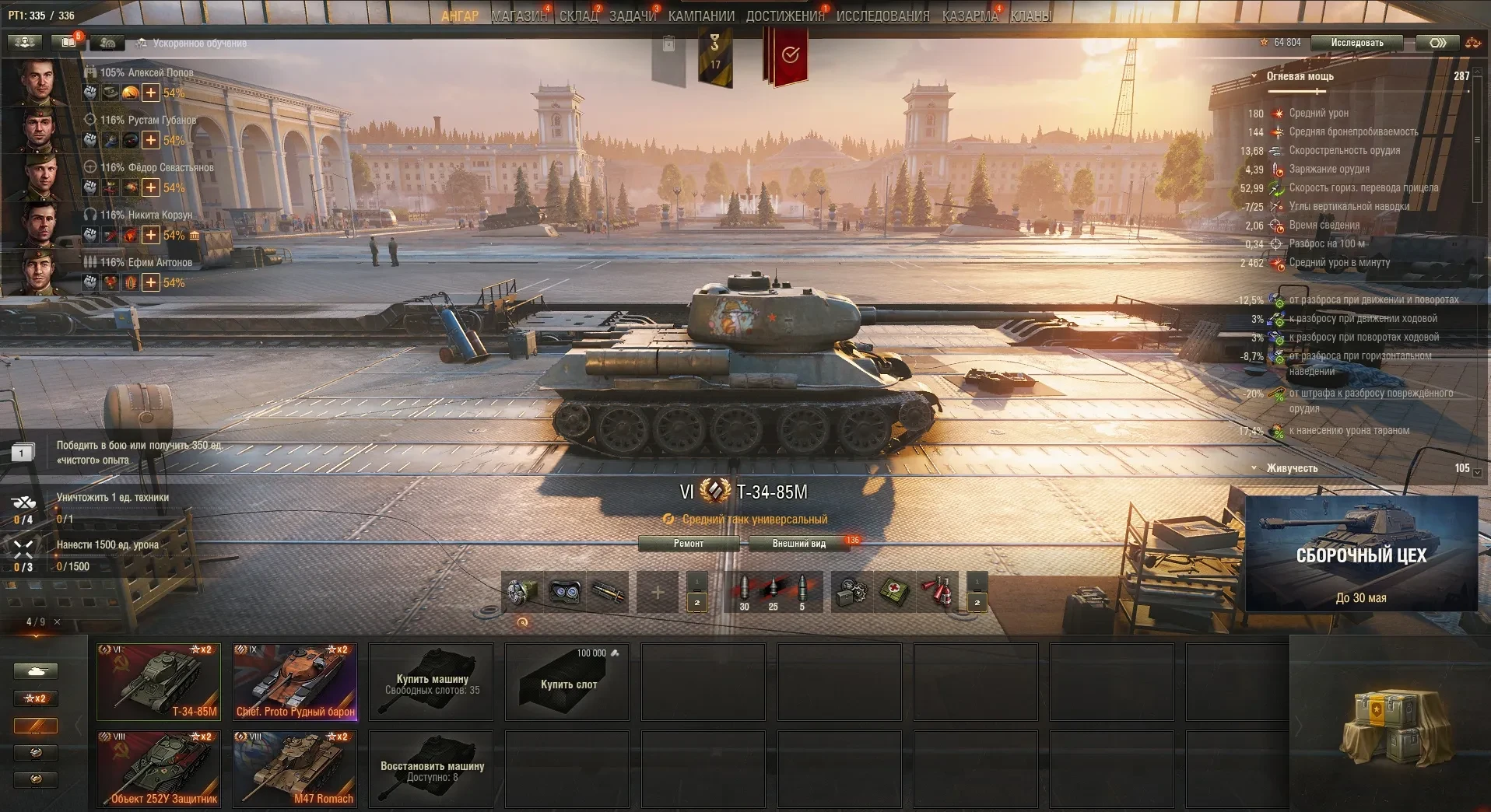Open the КАМПАНИИ tab
This screenshot has width=1491, height=812.
pos(701,16)
